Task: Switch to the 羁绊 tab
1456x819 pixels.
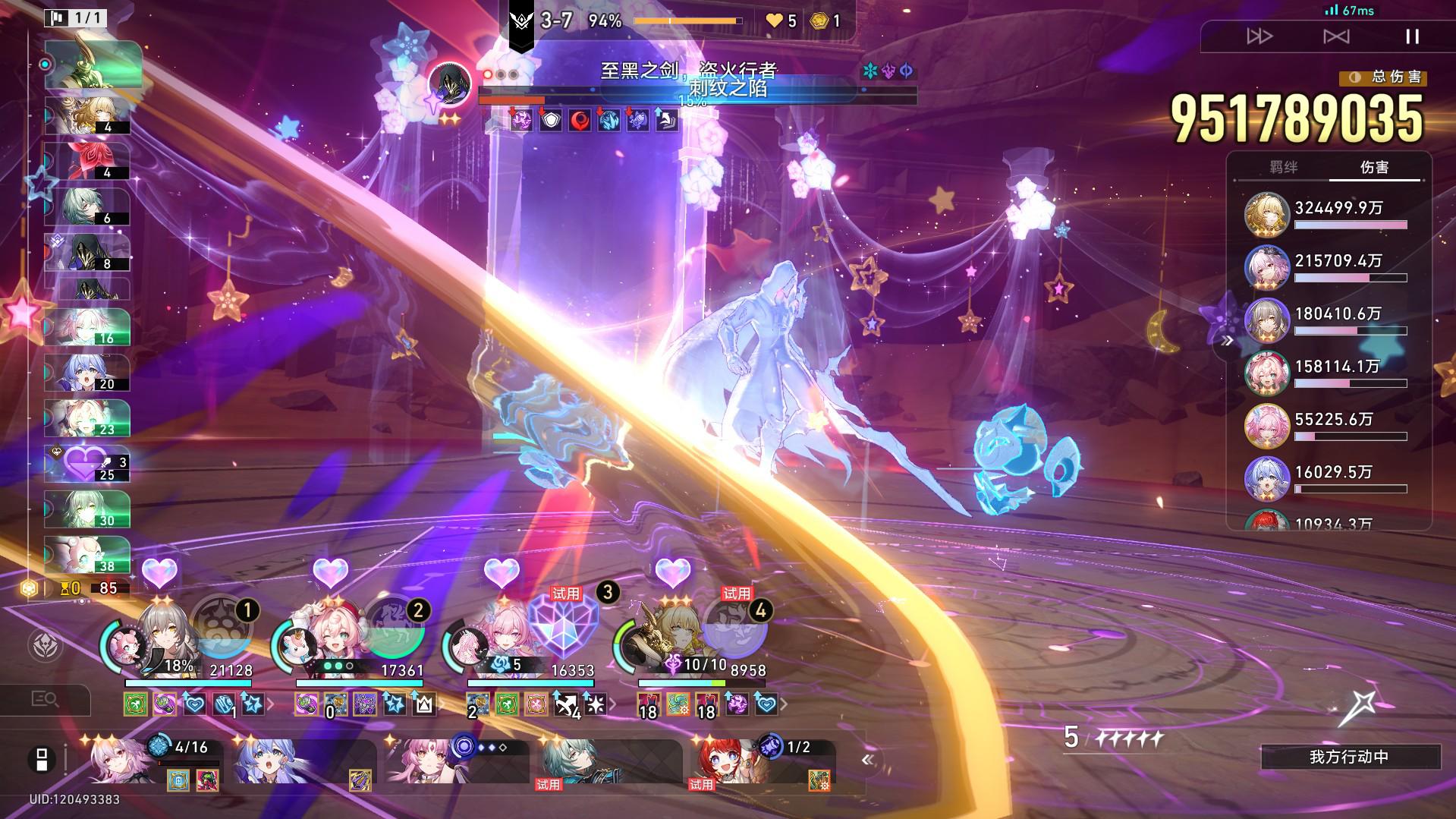Action: tap(1283, 167)
